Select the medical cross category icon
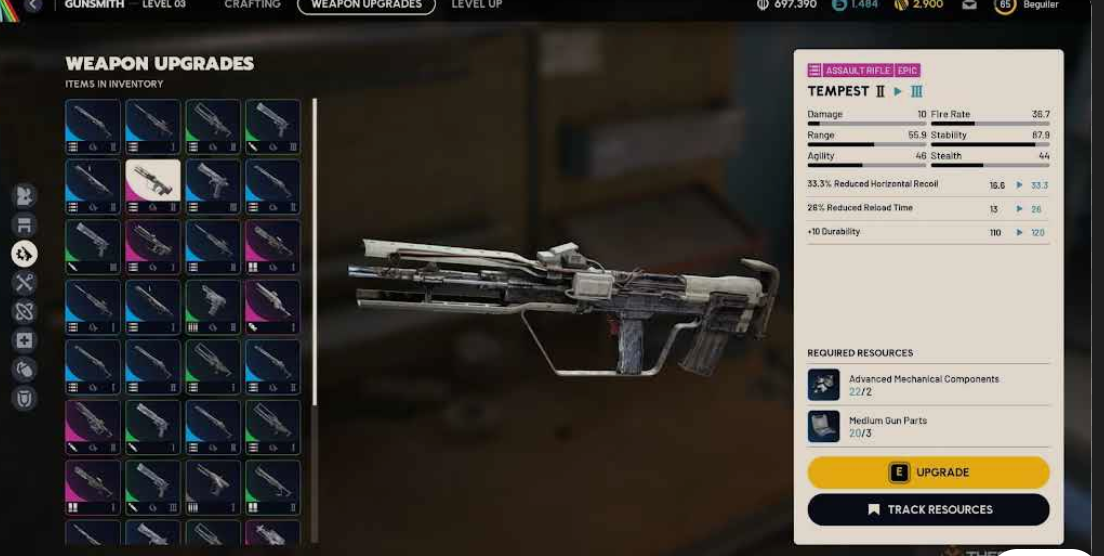The width and height of the screenshot is (1104, 556). coord(24,340)
